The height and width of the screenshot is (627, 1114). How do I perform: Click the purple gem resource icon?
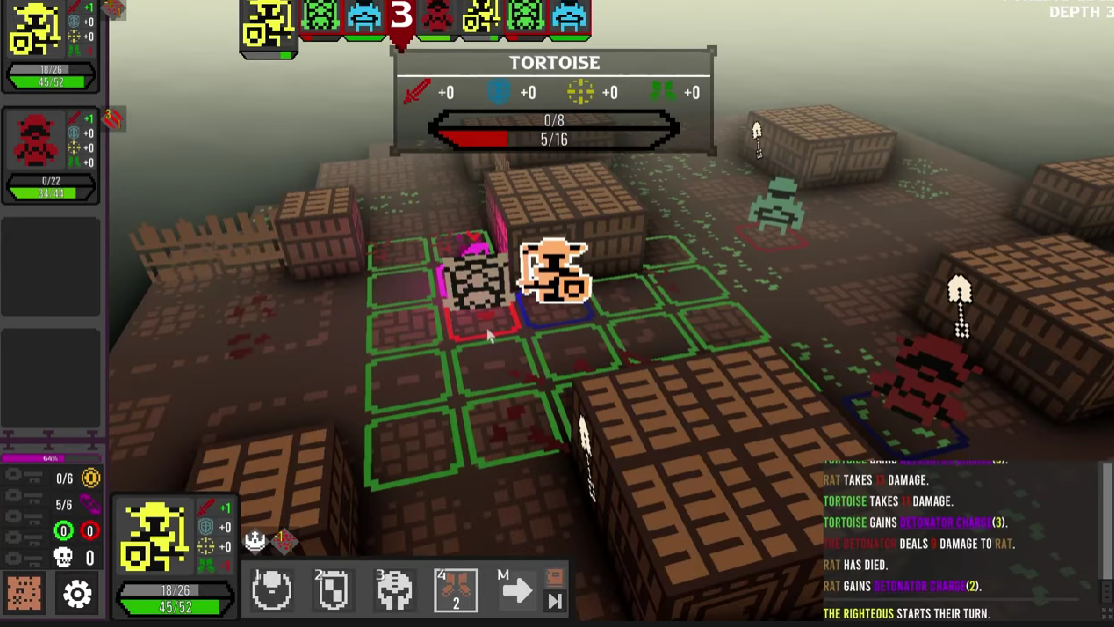click(91, 505)
